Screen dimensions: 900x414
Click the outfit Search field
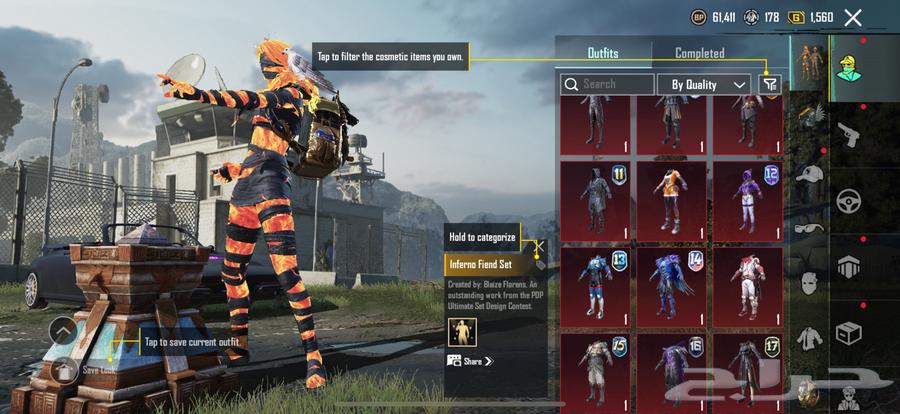click(x=607, y=85)
